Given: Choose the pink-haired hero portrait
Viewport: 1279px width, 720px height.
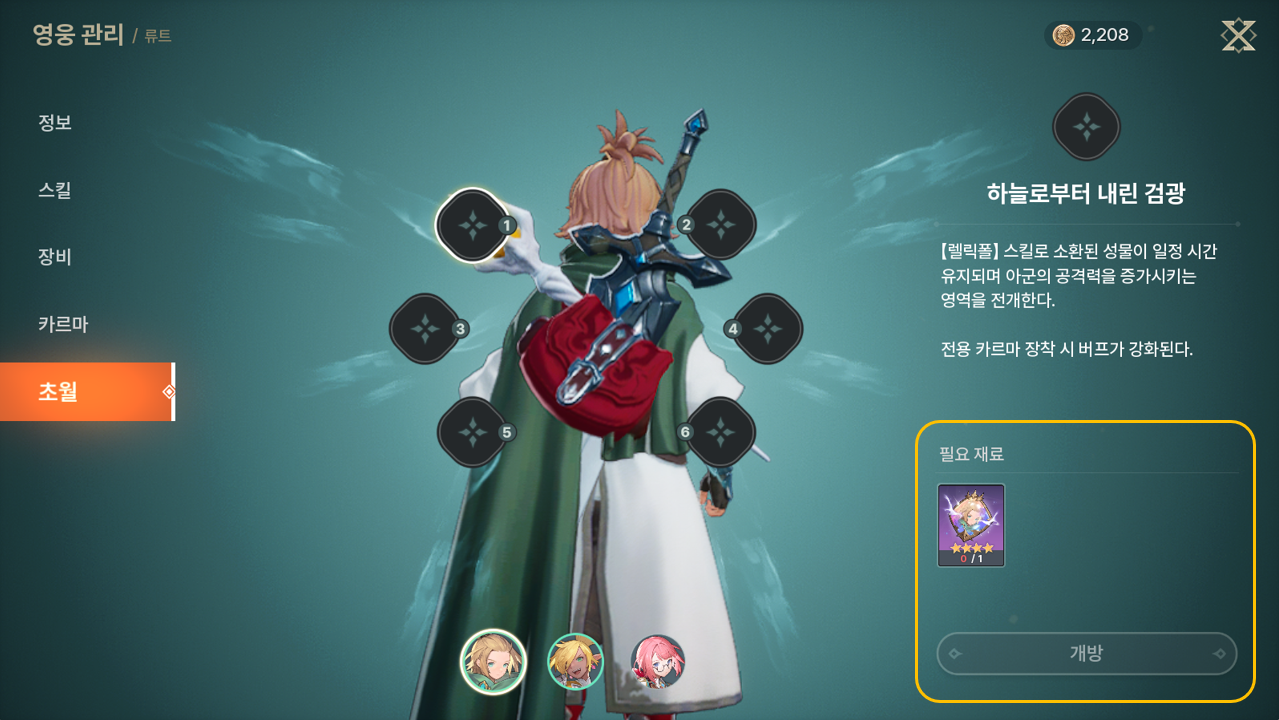Looking at the screenshot, I should tap(658, 661).
